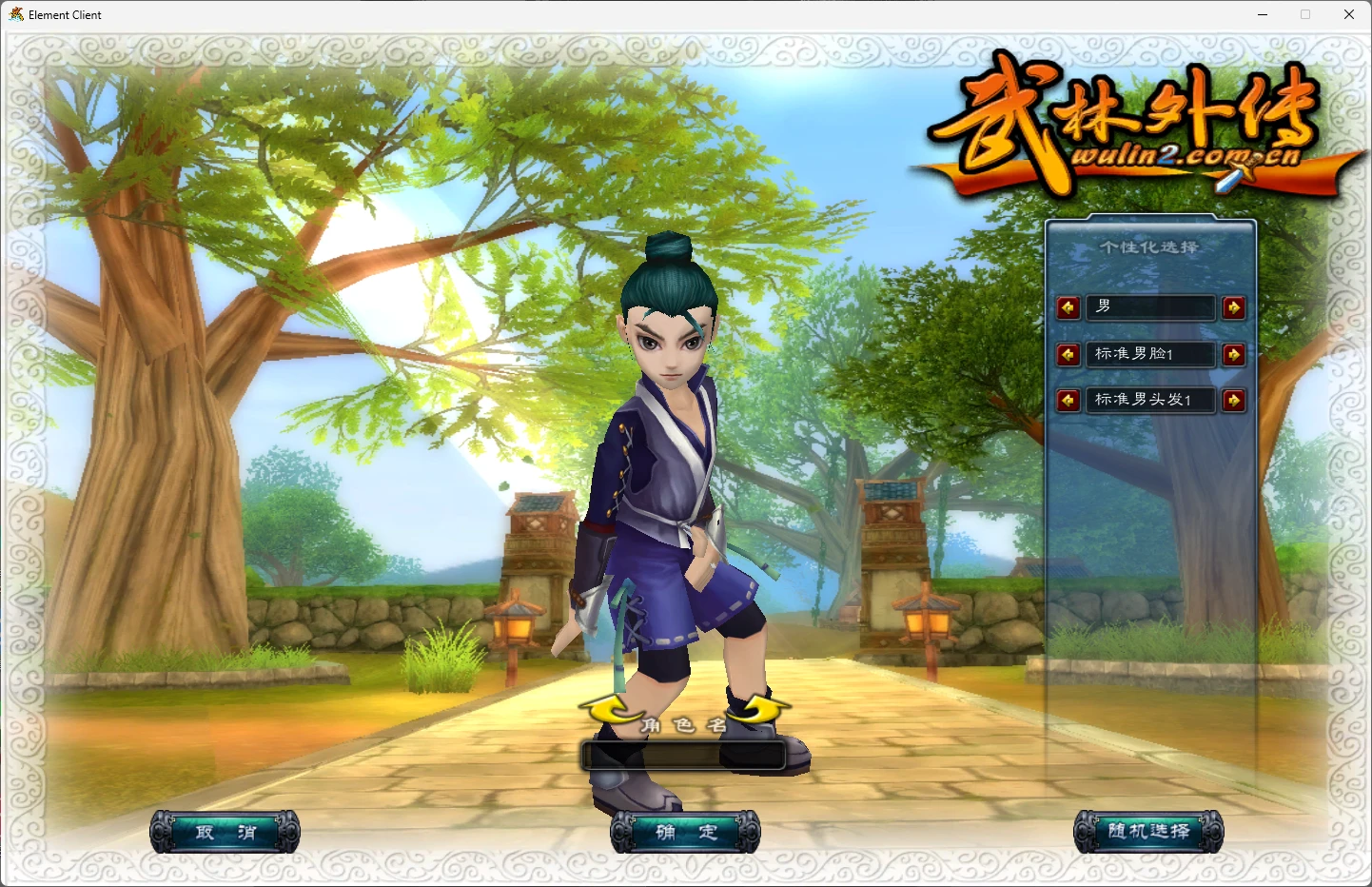Go to next face after 标准男脸1
The image size is (1372, 887).
(1234, 355)
